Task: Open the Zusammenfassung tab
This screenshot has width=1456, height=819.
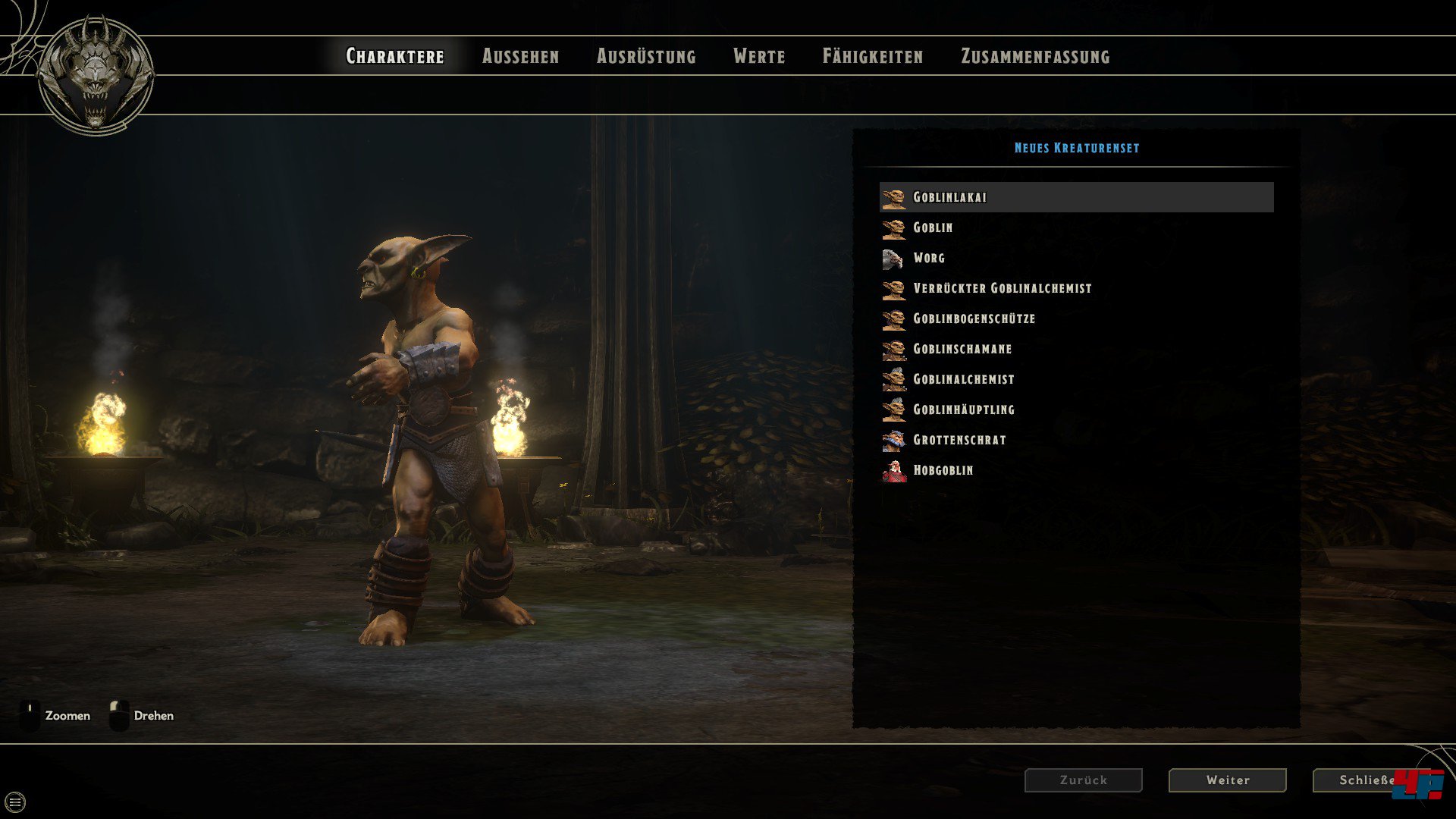Action: coord(1035,56)
